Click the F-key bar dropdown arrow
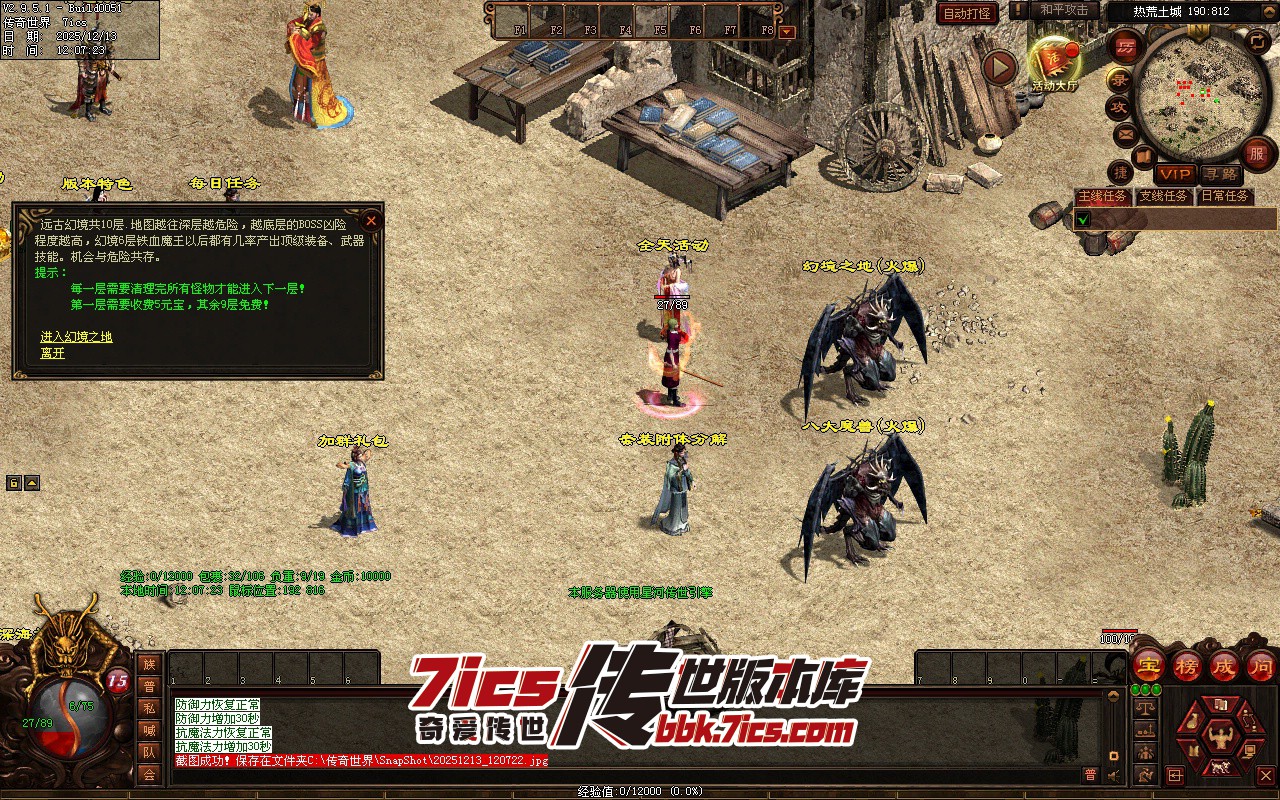 click(786, 31)
